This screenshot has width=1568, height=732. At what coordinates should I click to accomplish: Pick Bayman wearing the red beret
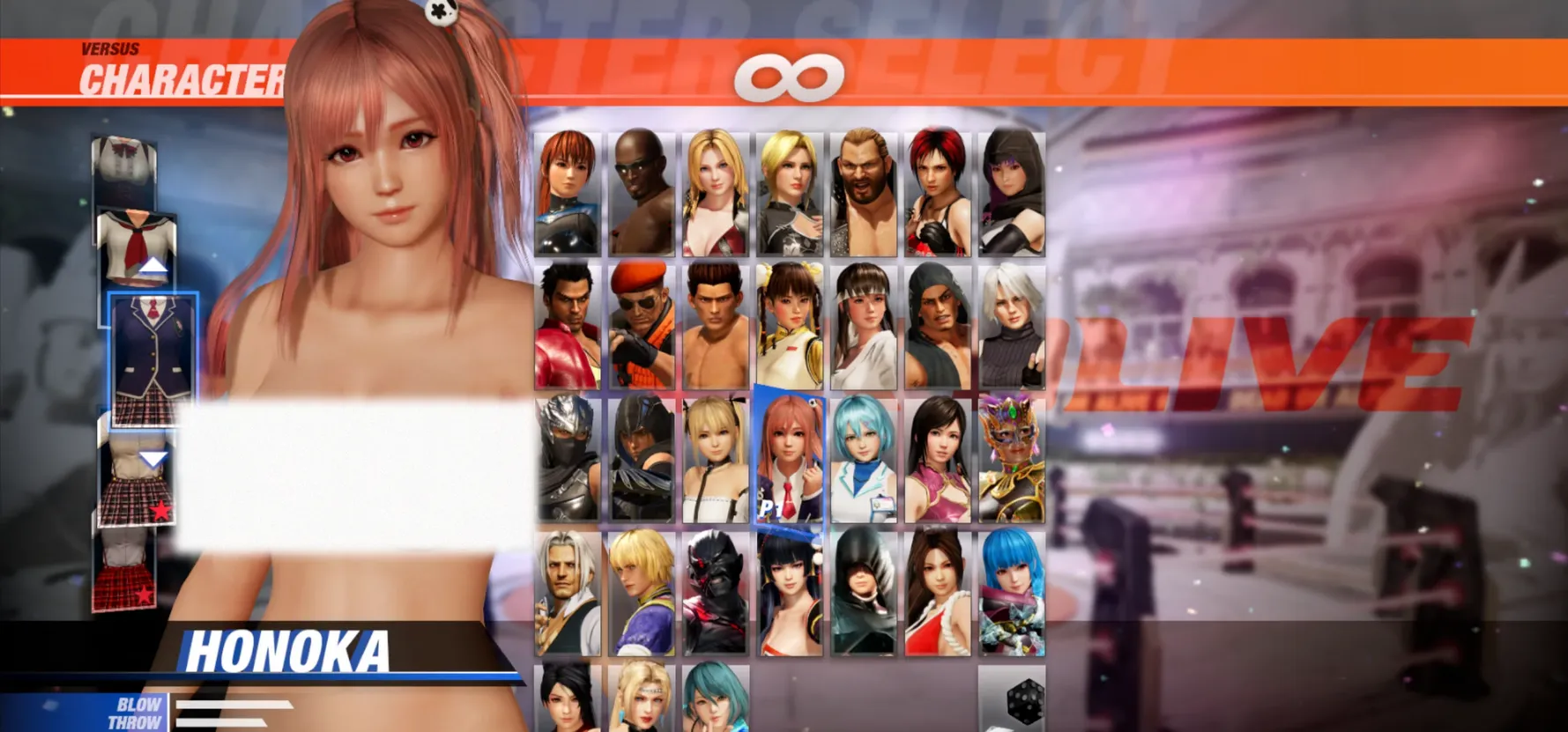tap(641, 327)
